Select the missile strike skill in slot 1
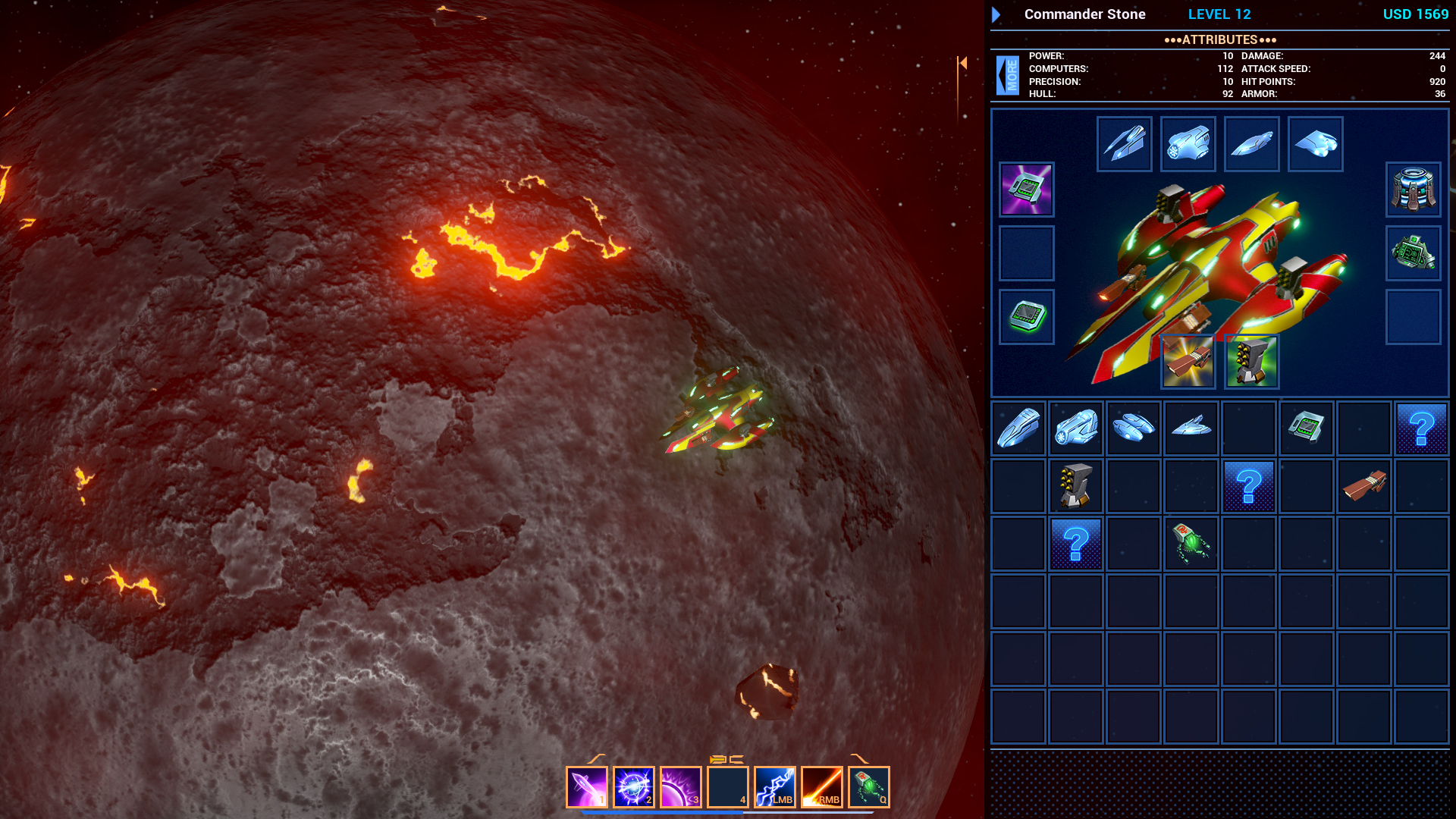This screenshot has width=1456, height=819. (x=588, y=786)
